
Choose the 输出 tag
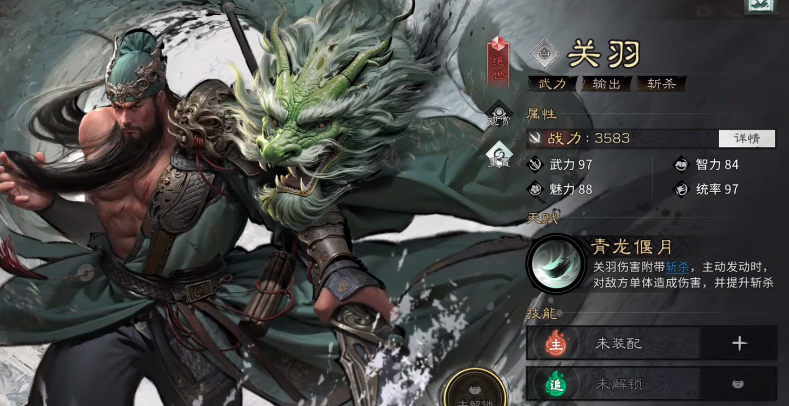[607, 84]
